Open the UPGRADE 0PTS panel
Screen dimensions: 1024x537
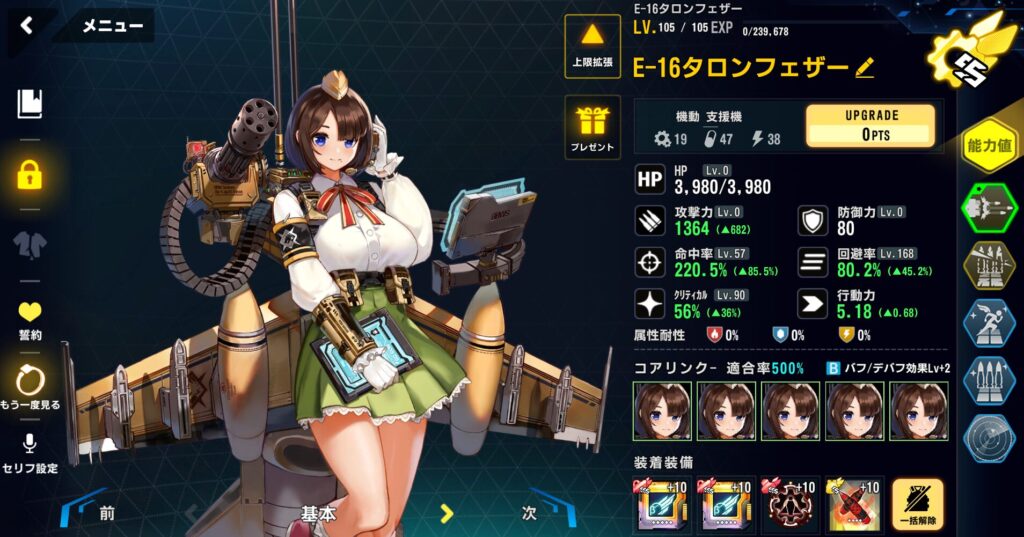(870, 125)
